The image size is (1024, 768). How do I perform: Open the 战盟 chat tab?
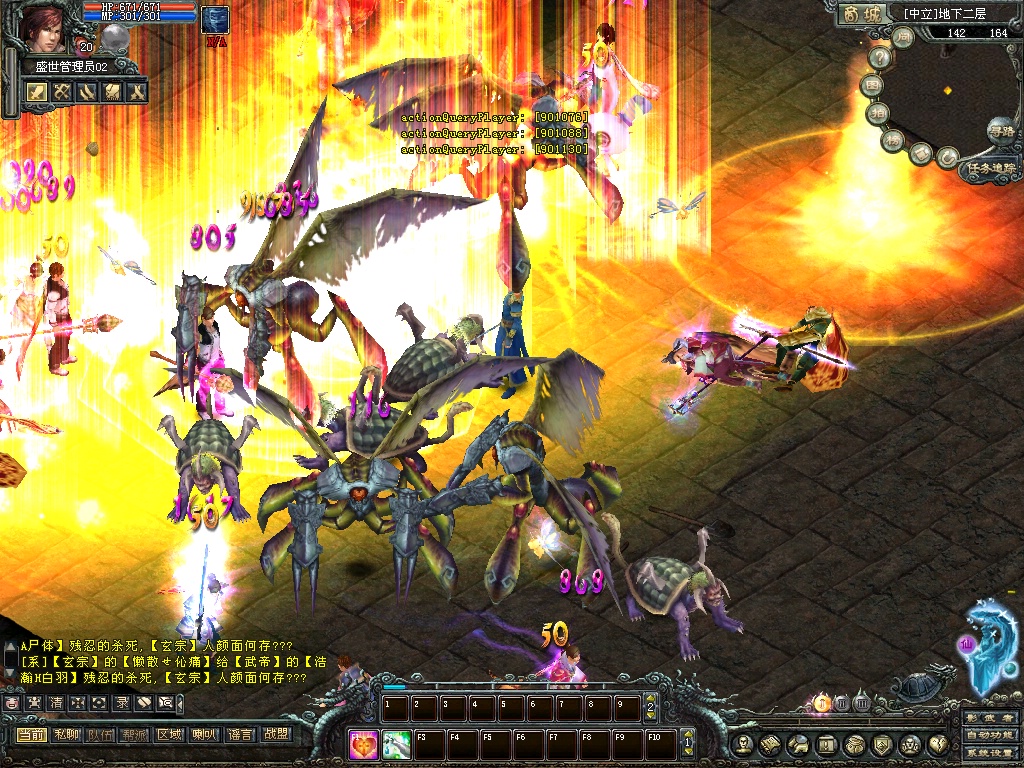tap(274, 735)
